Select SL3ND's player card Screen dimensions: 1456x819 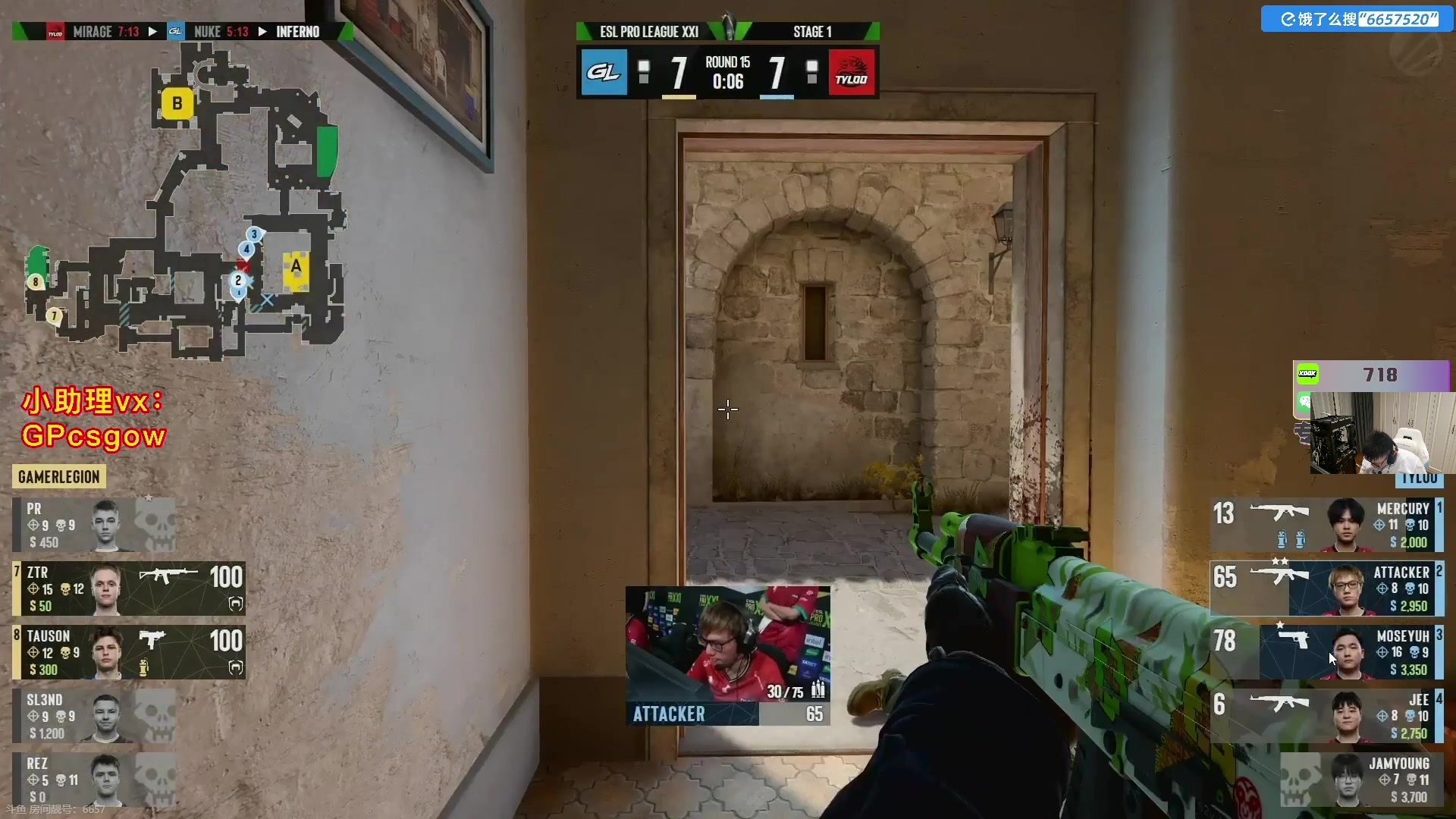94,716
